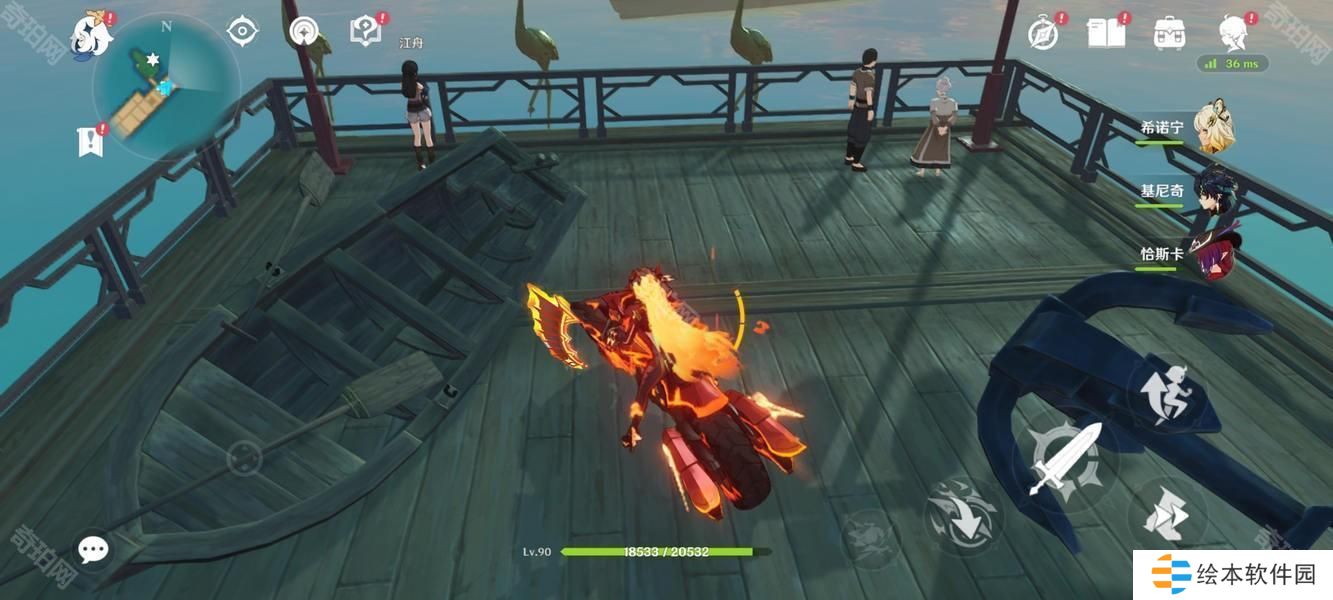1333x600 pixels.
Task: Open the Paimon main menu
Action: coord(90,36)
